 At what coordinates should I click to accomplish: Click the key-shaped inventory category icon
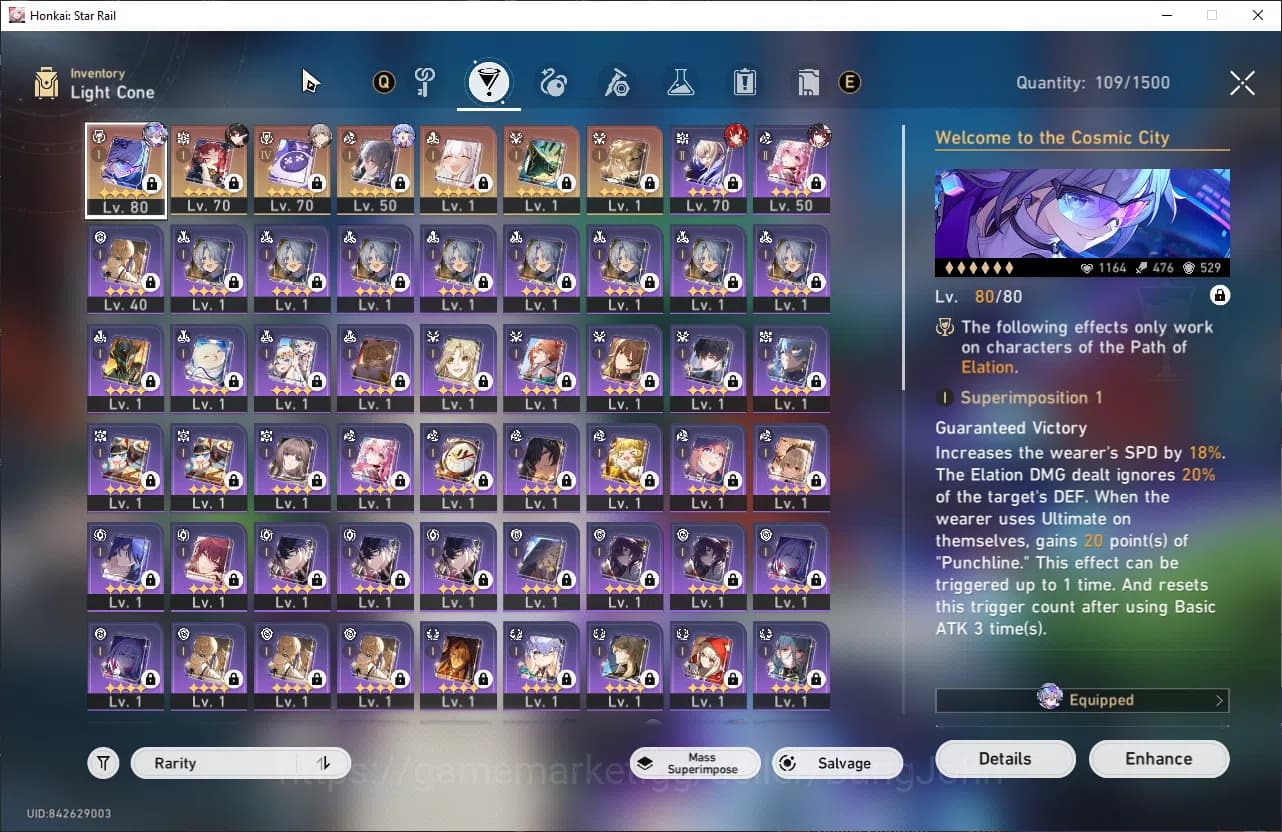tap(425, 82)
